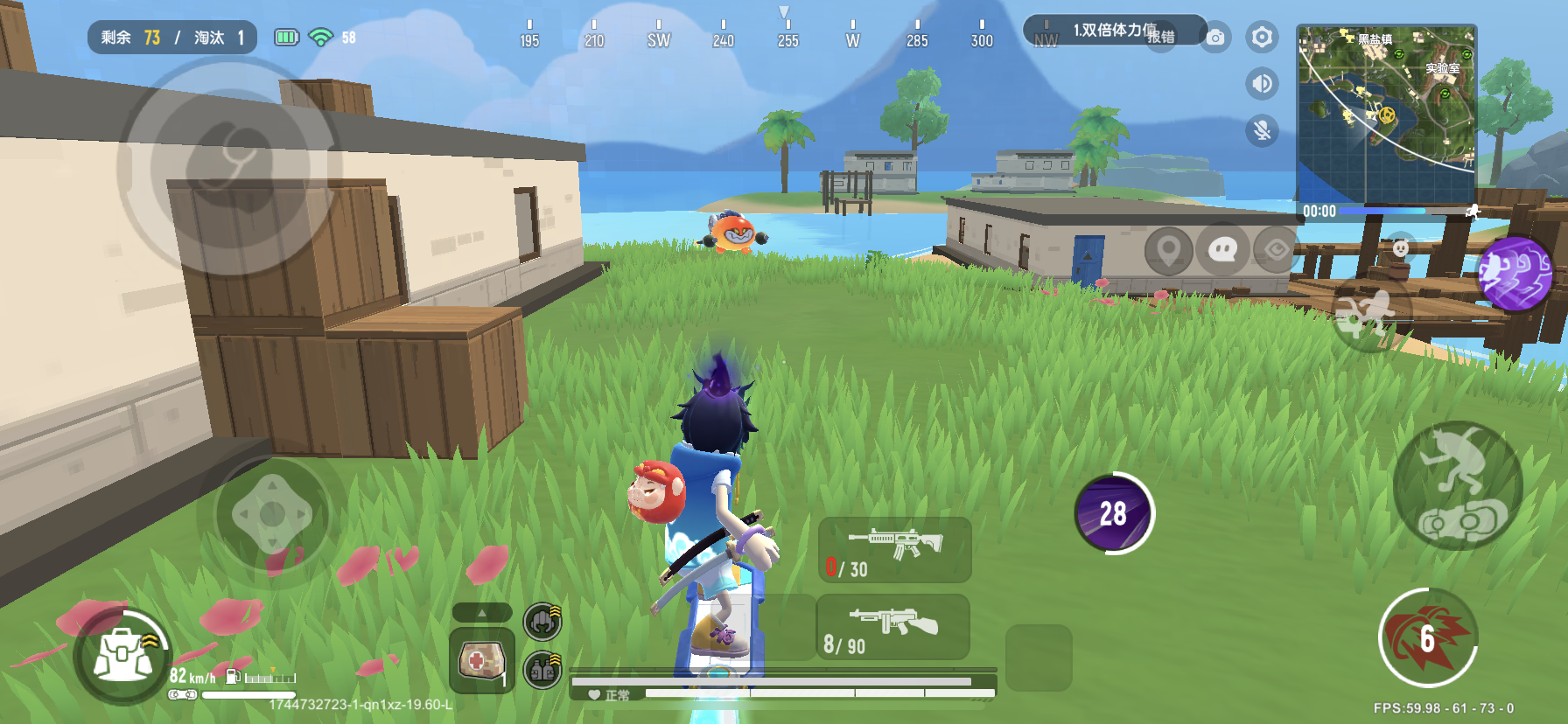Open the gear settings menu

coord(1262,38)
